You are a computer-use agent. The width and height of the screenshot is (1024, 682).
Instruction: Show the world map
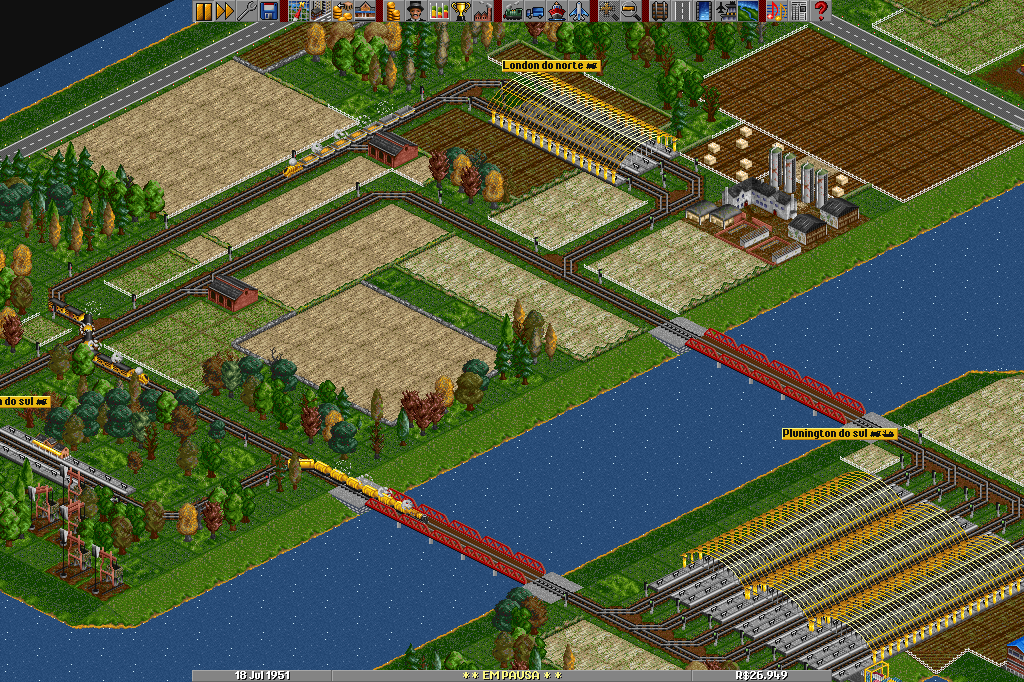coord(298,11)
